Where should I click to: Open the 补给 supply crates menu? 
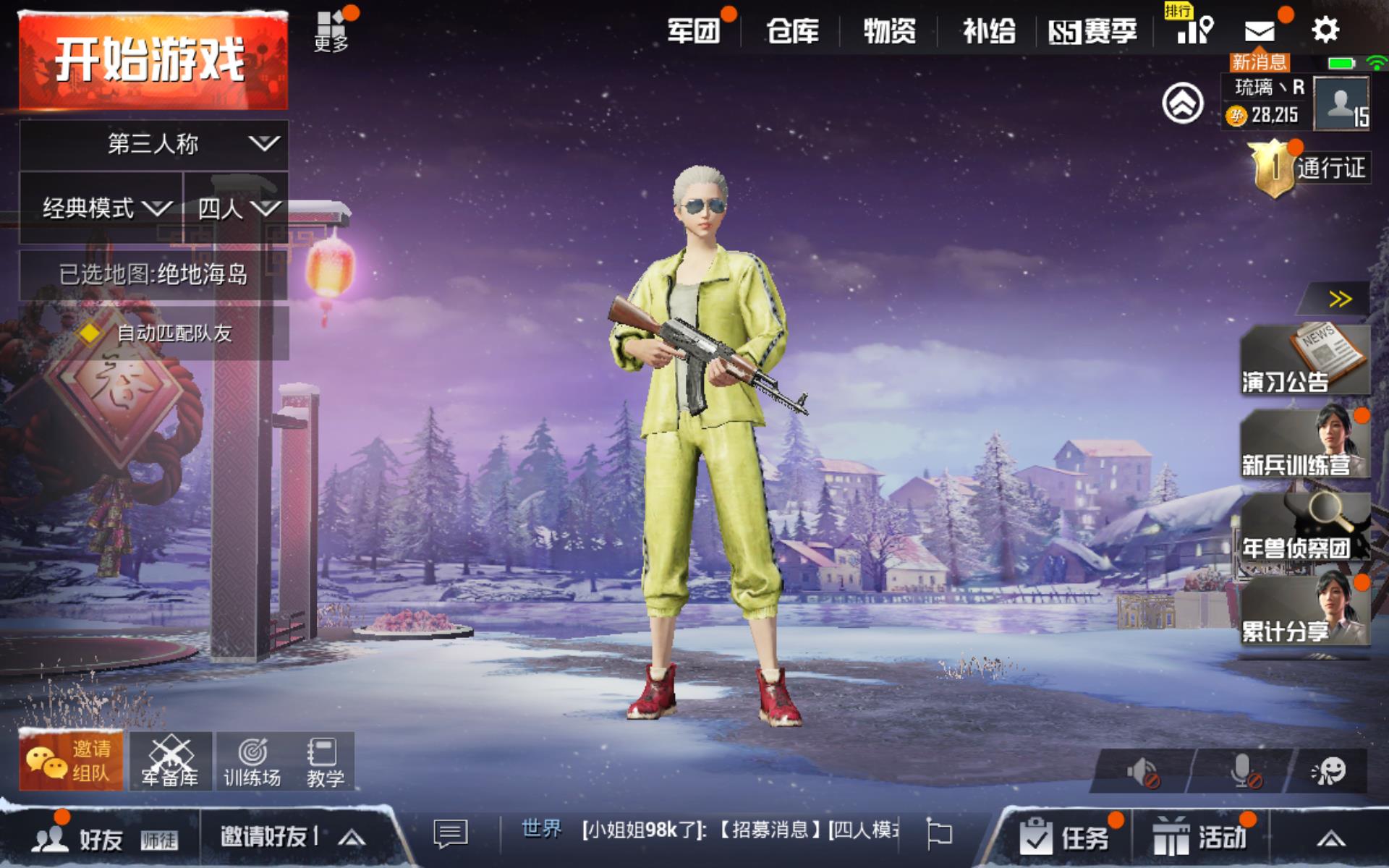coord(988,31)
